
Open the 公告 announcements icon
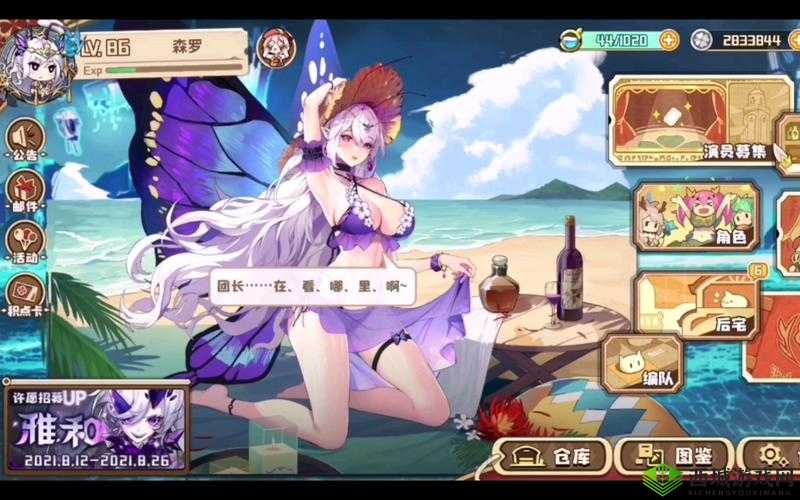point(22,140)
